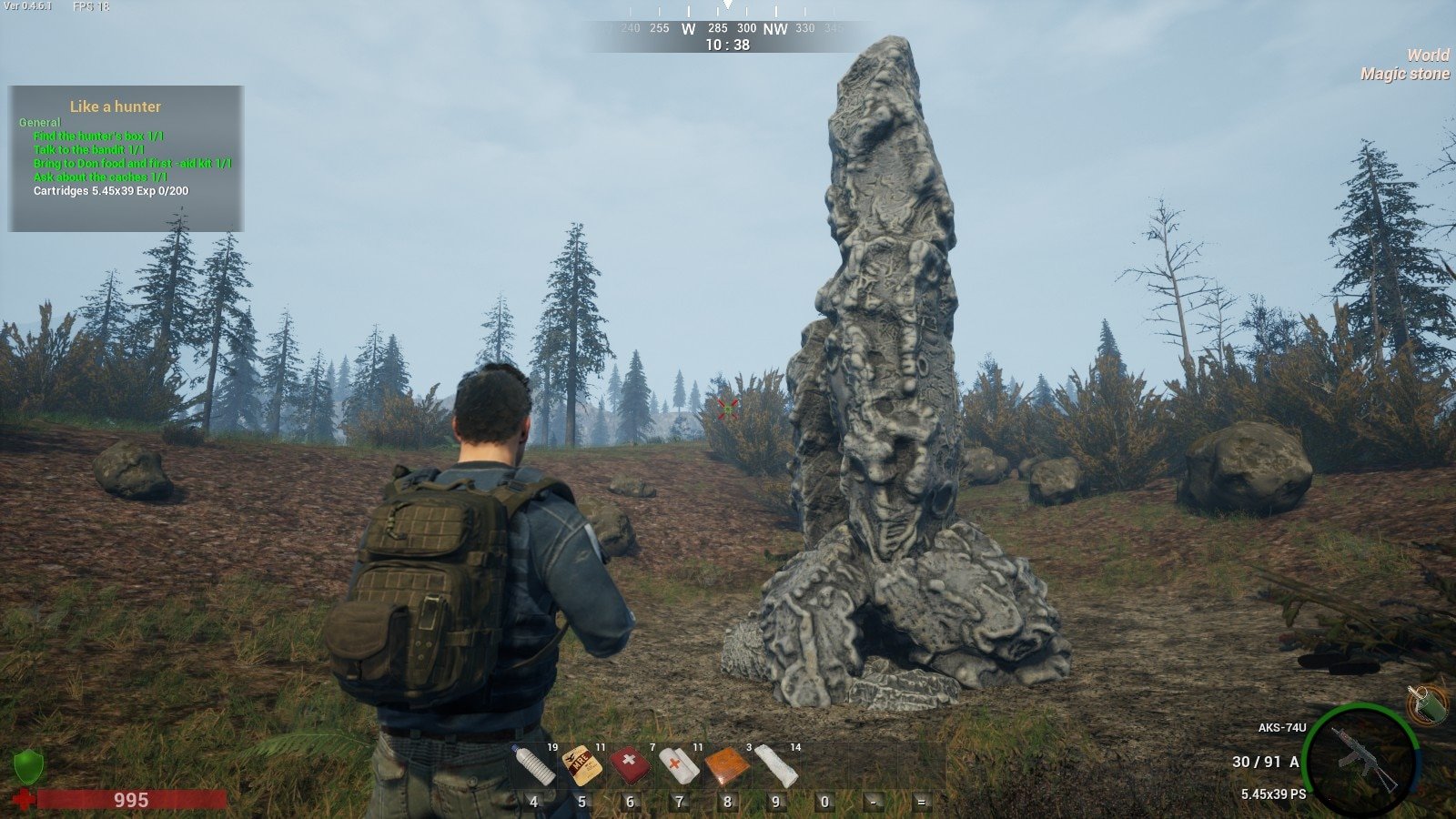Select the water bottle hotbar slot
The width and height of the screenshot is (1456, 819).
[534, 765]
